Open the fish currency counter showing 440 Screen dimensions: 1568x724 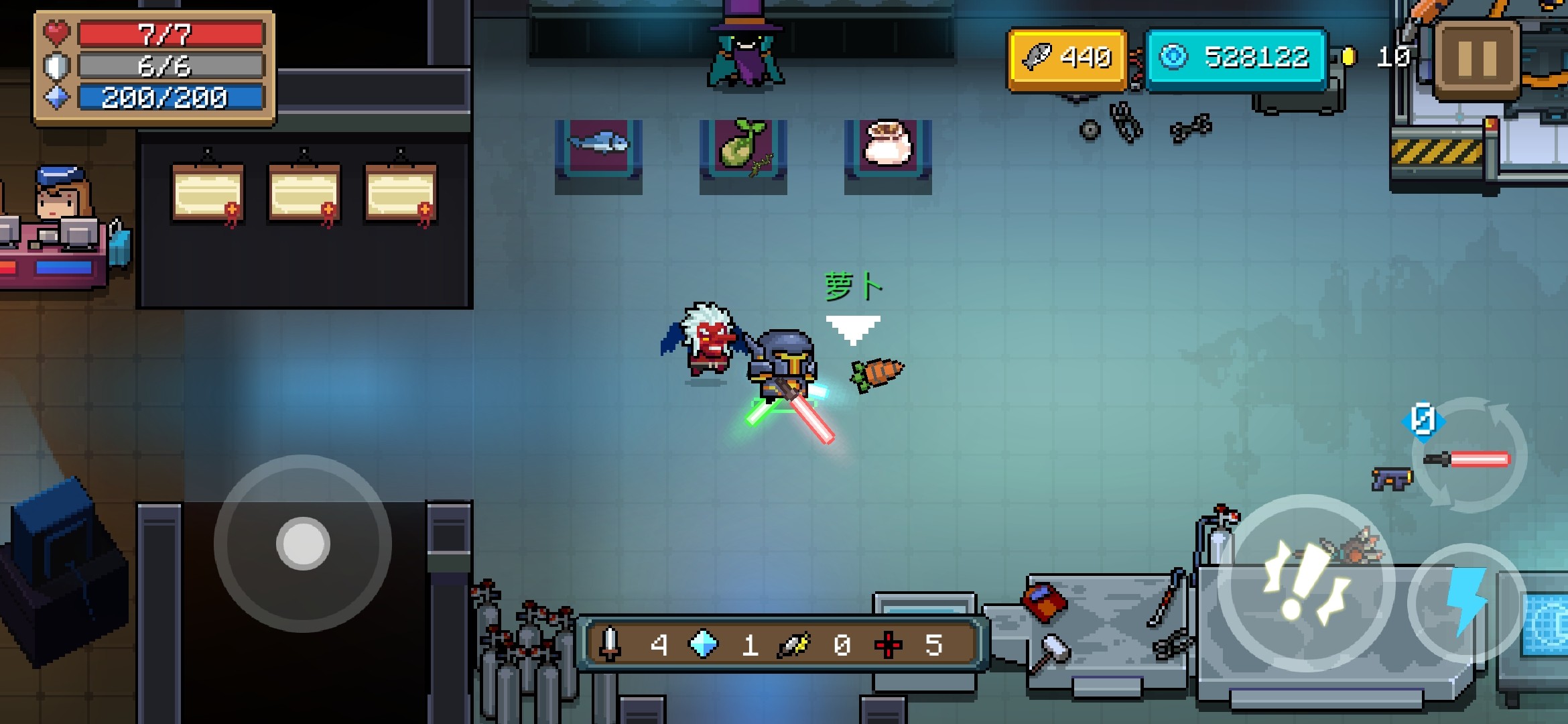(x=1067, y=59)
